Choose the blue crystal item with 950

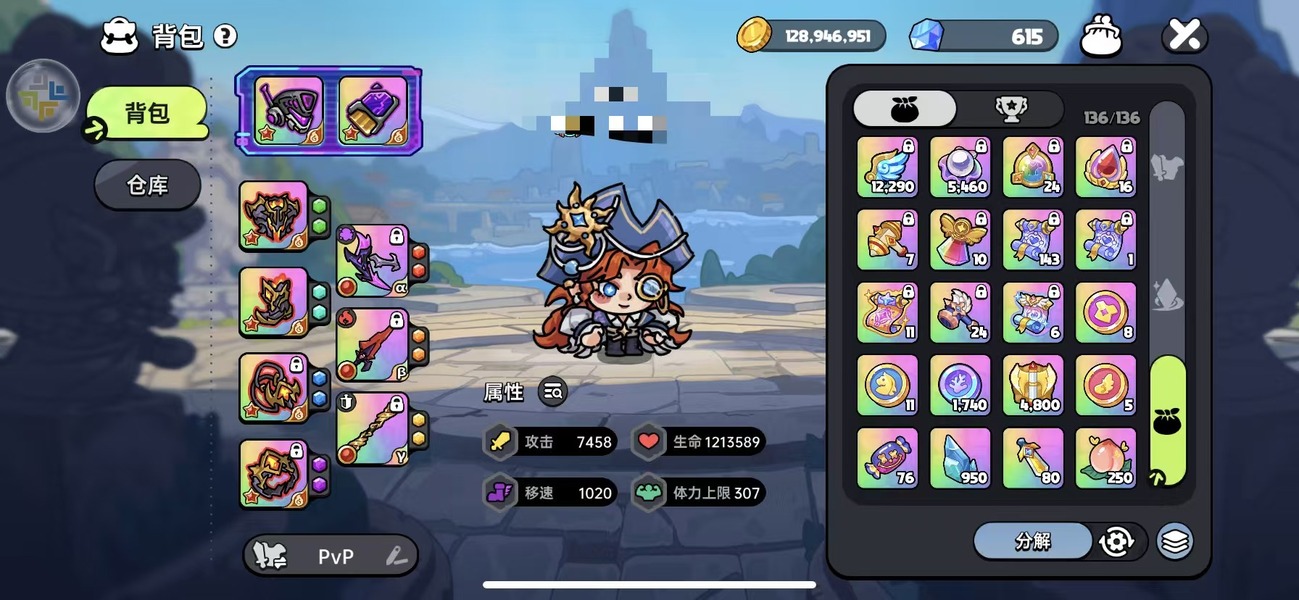(x=960, y=458)
